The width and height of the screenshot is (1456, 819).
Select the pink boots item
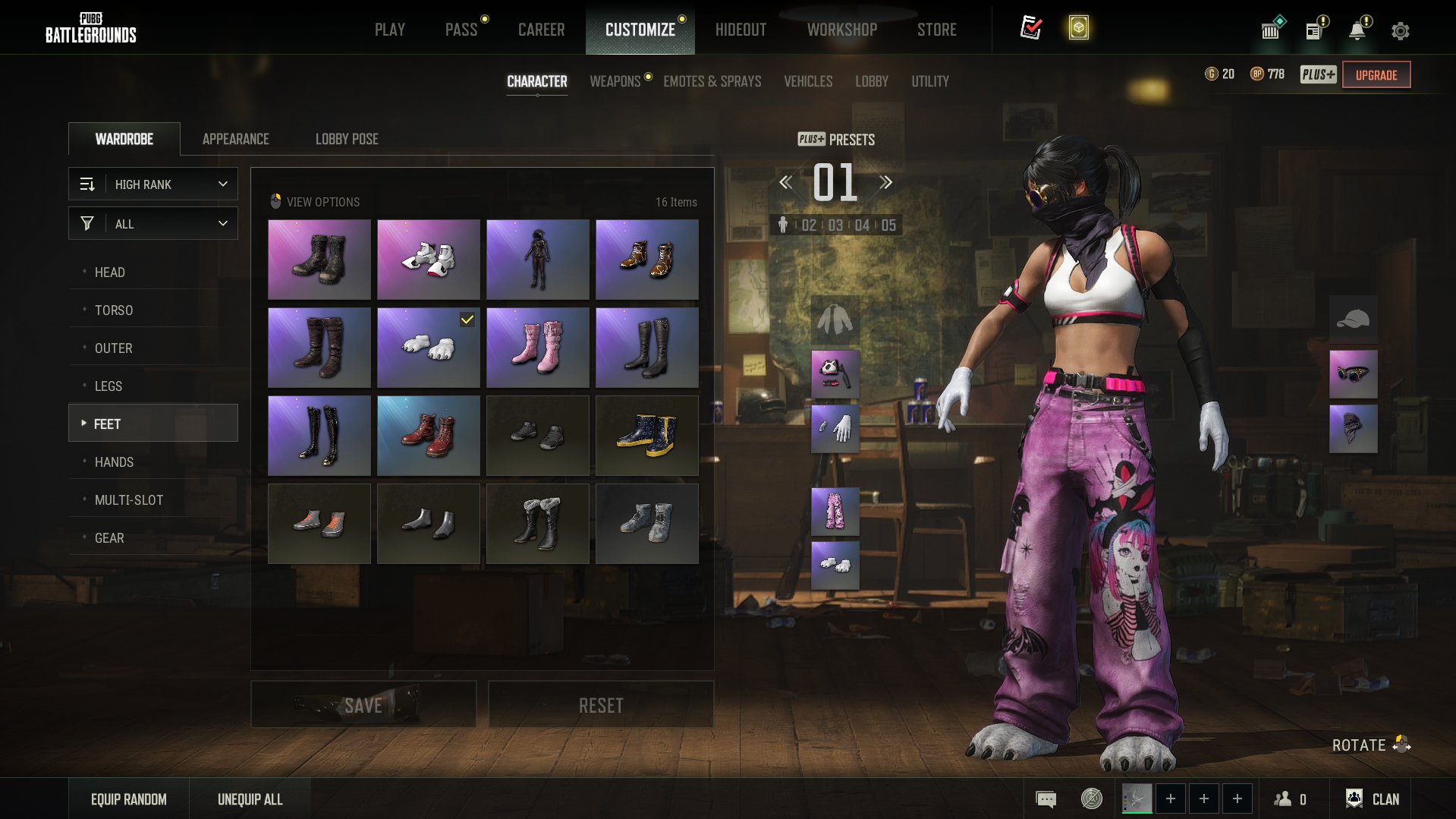537,348
